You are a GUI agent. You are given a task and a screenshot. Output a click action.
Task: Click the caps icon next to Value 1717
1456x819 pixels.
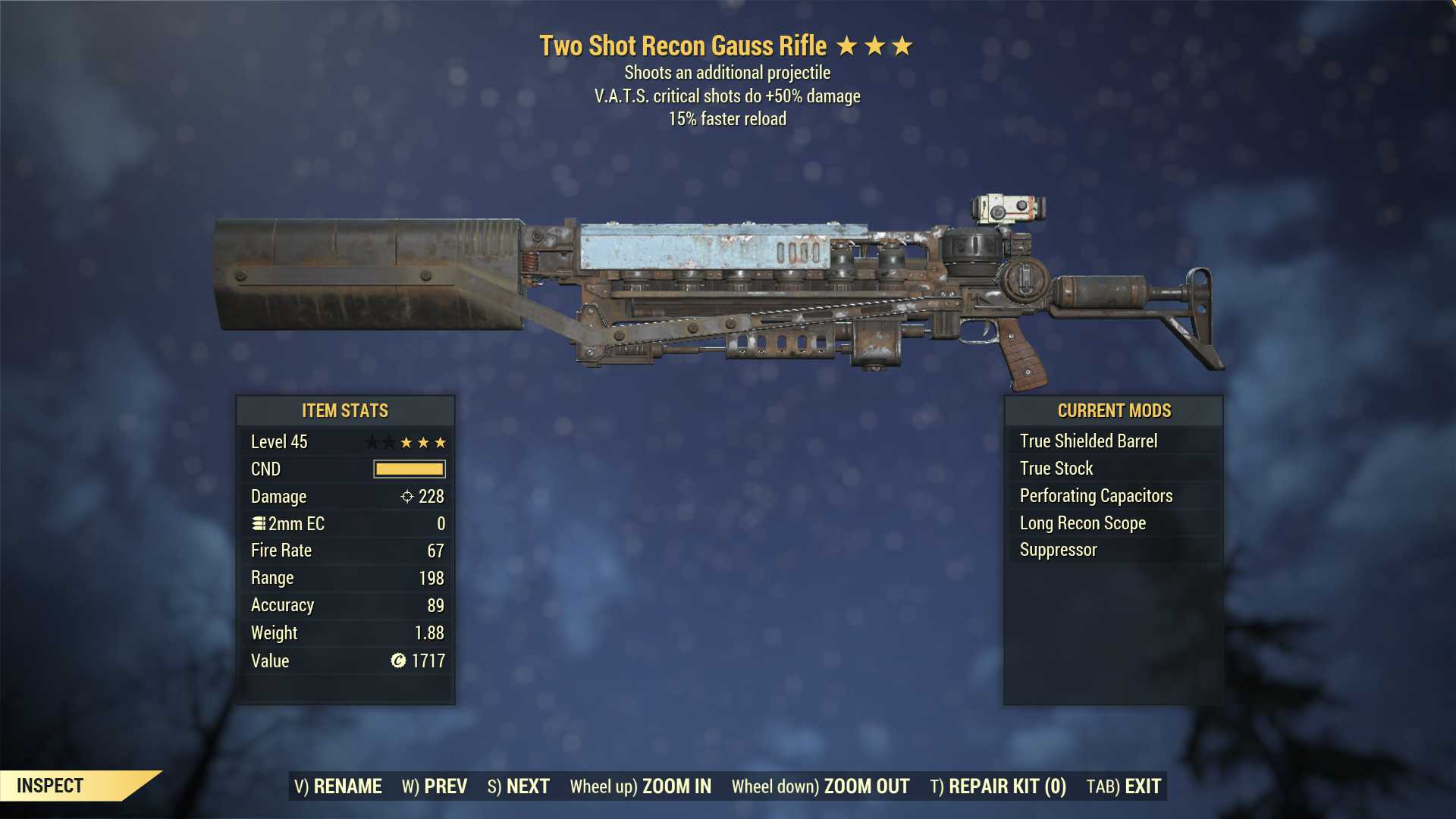(x=398, y=661)
